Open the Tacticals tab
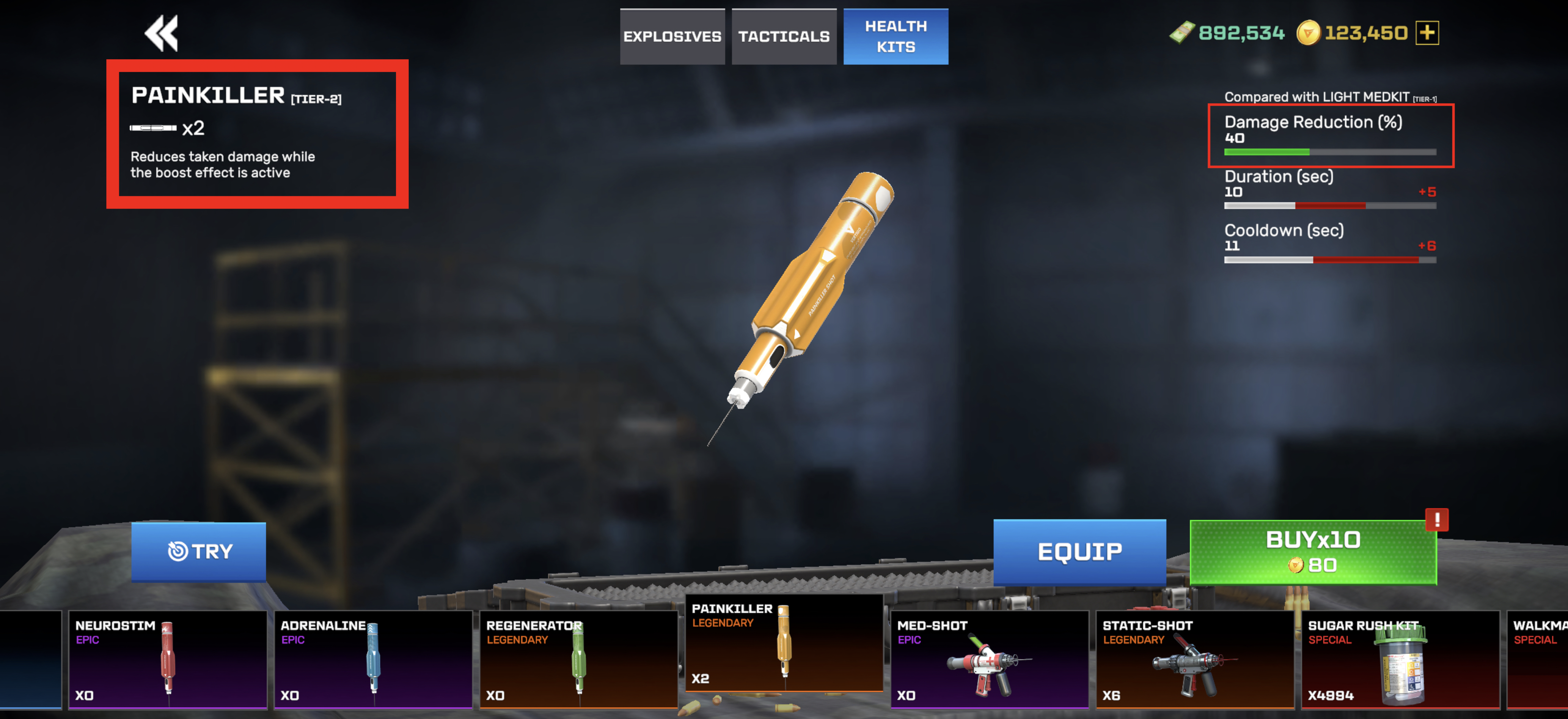The width and height of the screenshot is (1568, 719). click(784, 36)
